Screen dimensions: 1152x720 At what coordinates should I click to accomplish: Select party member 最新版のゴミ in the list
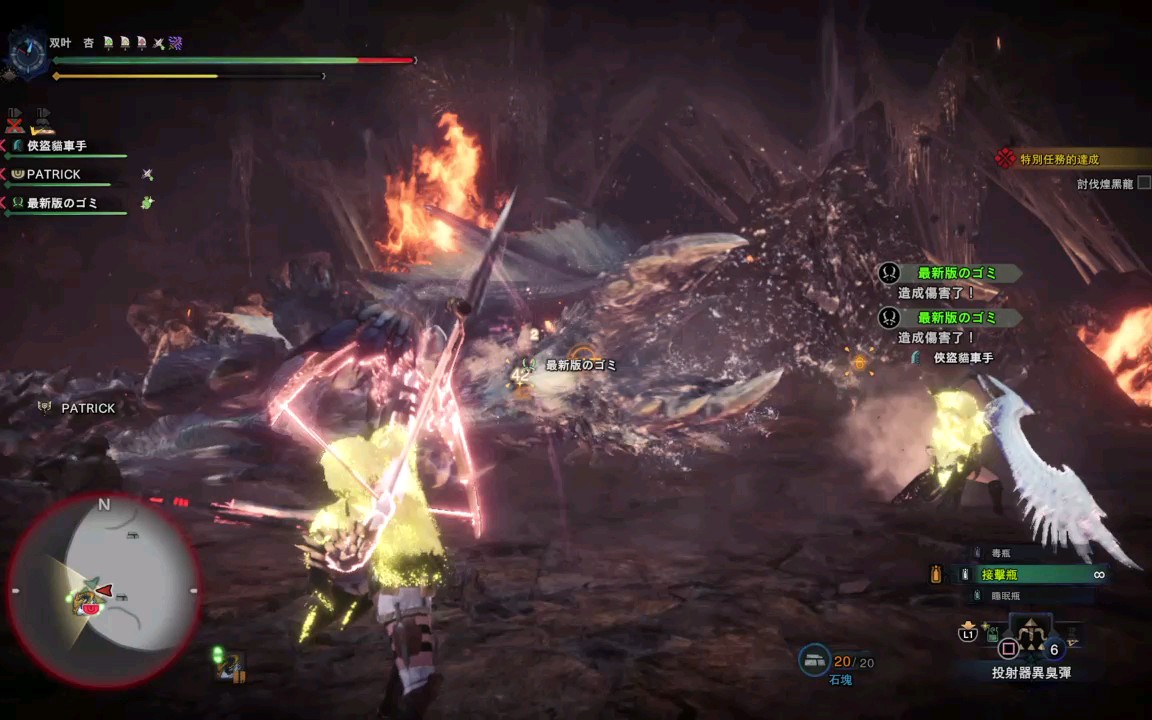pyautogui.click(x=62, y=203)
